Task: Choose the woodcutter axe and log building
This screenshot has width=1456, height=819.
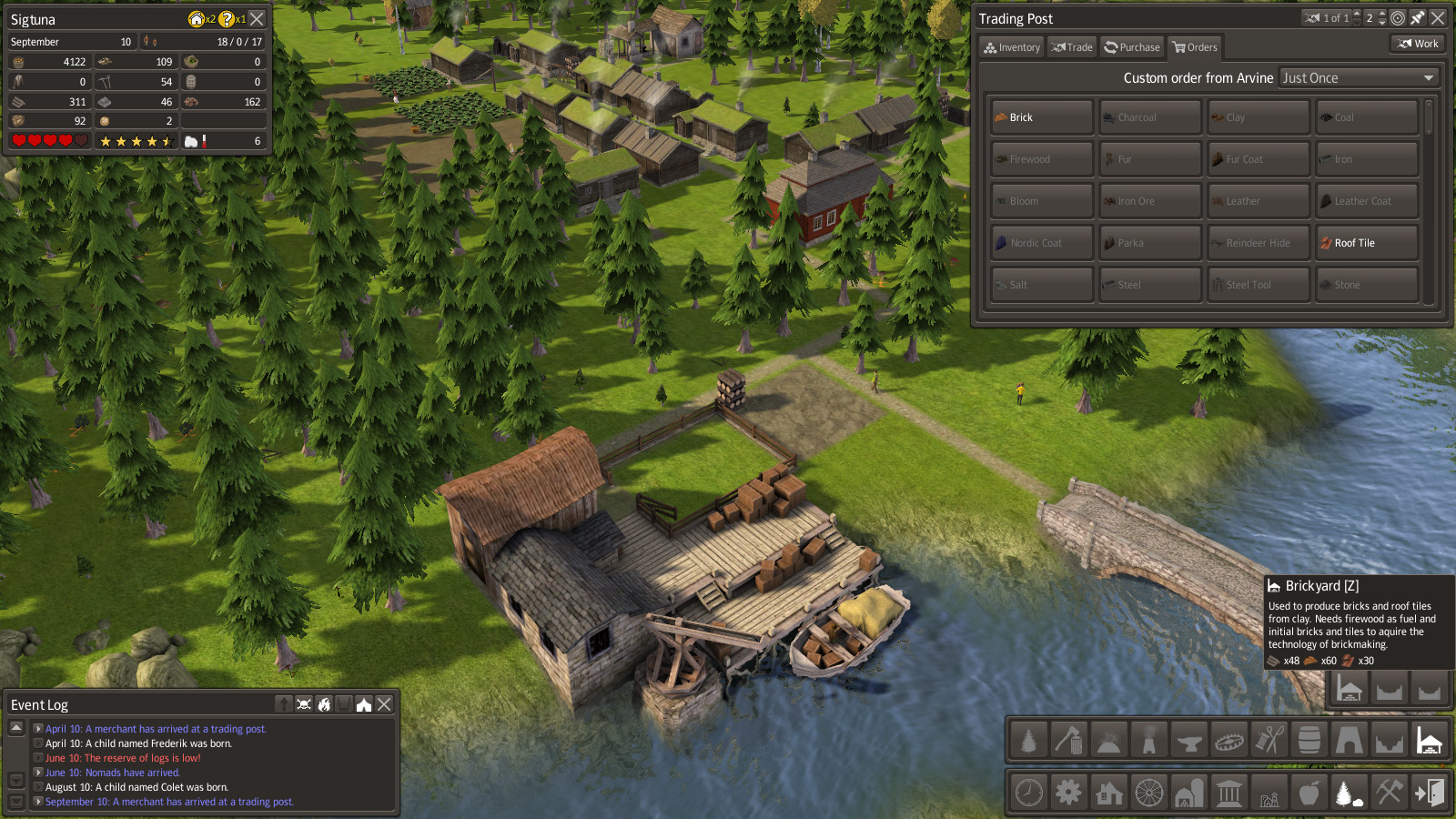Action: tap(1068, 741)
